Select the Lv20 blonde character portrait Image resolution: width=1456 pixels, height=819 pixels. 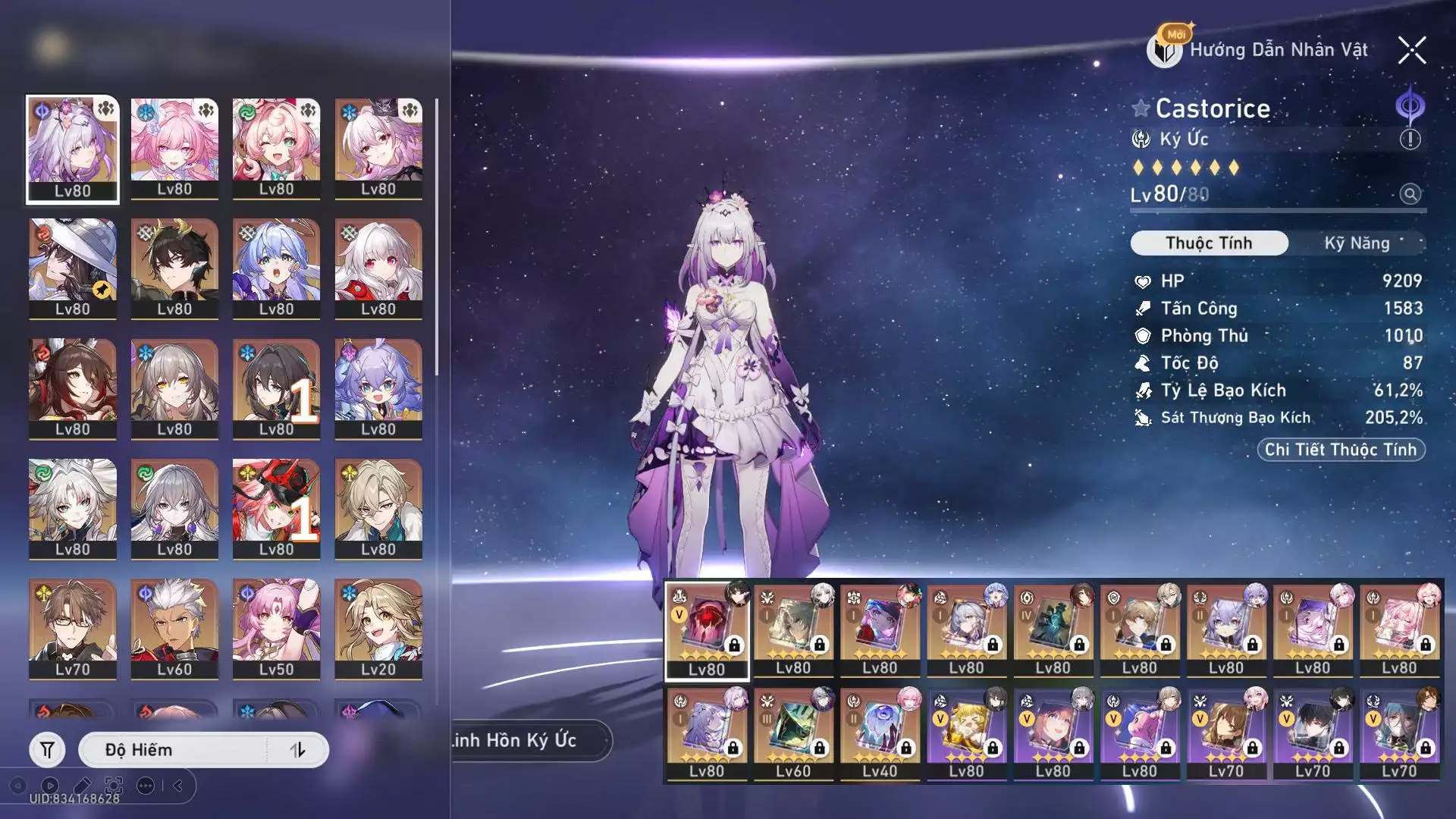point(378,629)
